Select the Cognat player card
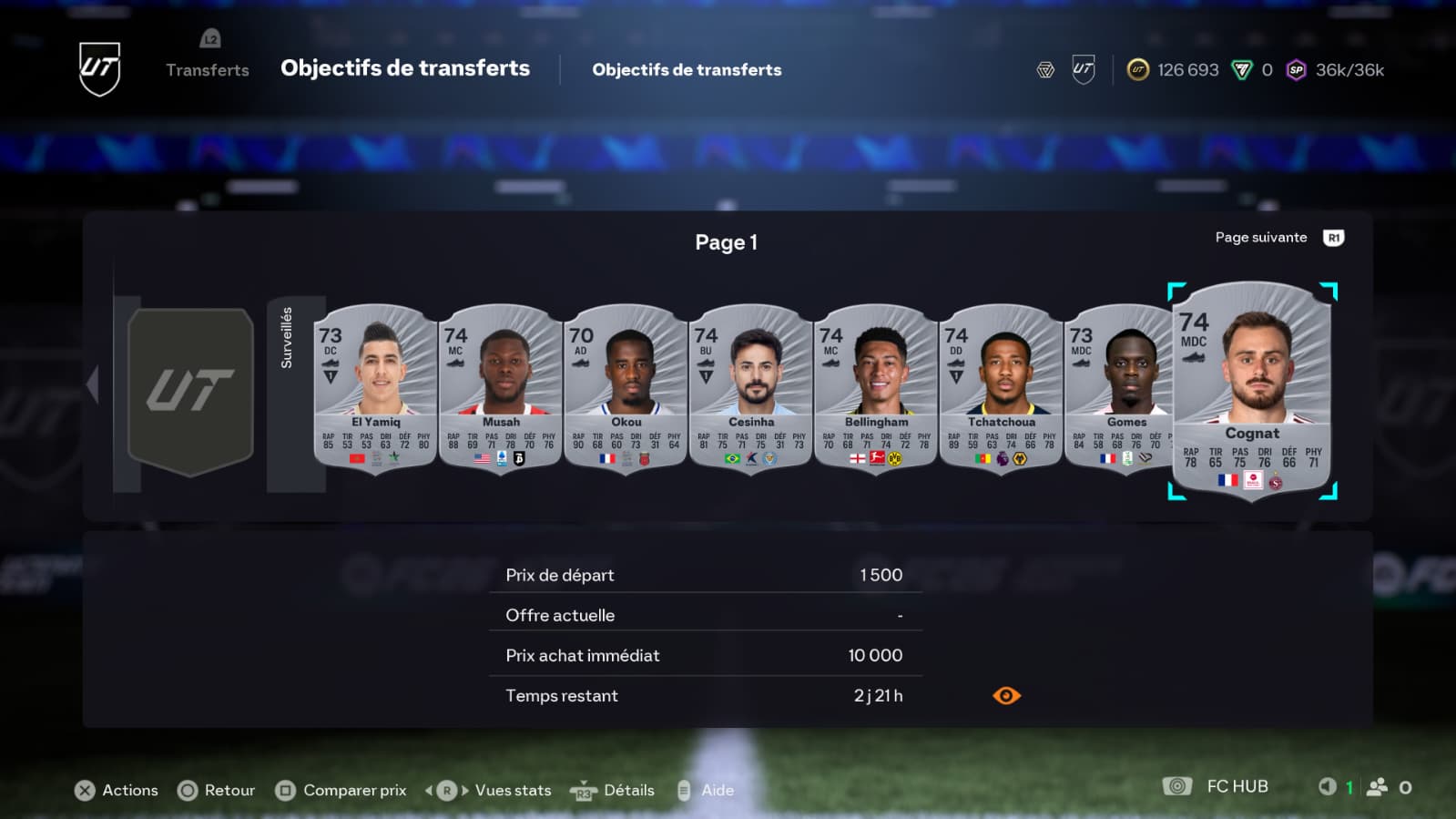The width and height of the screenshot is (1456, 819). pos(1251,392)
